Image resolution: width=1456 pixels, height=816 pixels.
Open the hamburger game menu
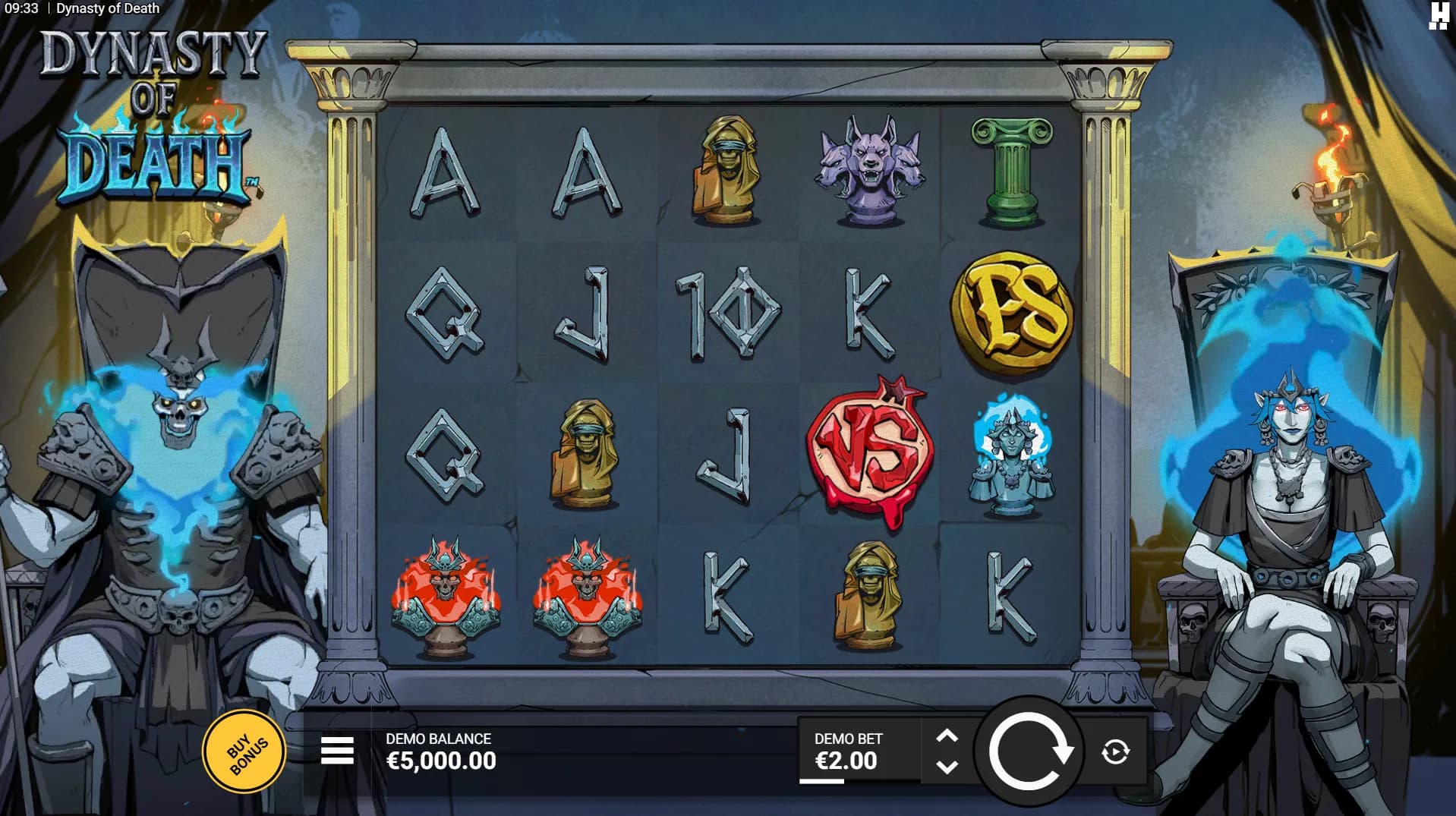coord(337,751)
